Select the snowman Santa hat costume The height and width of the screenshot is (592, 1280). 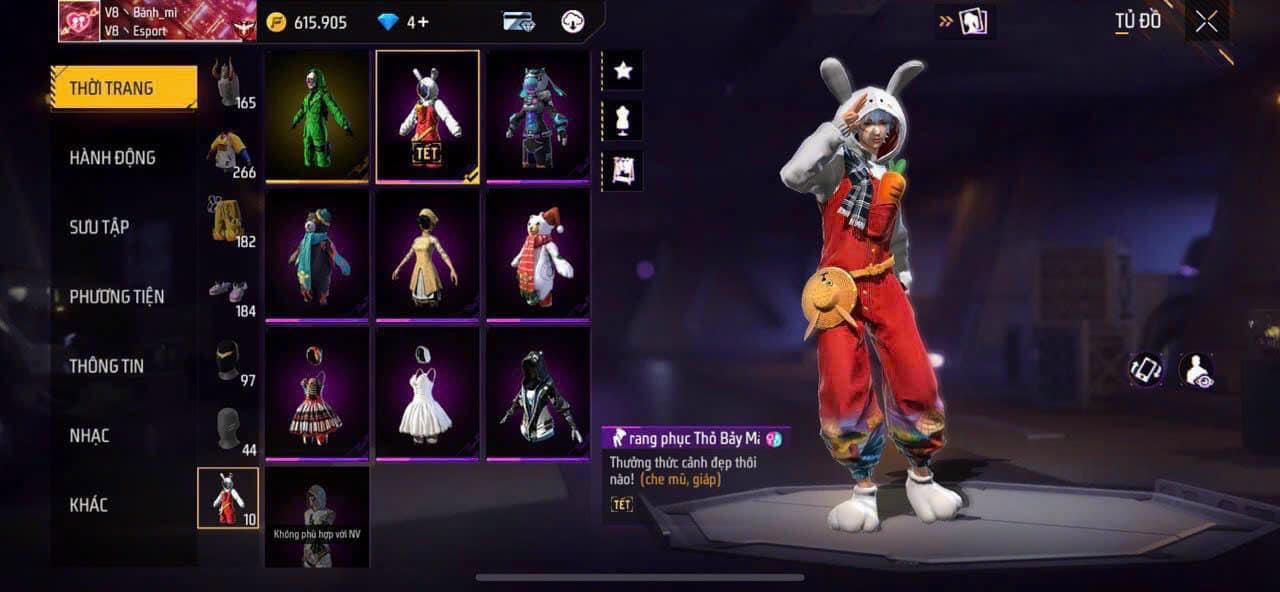click(537, 255)
